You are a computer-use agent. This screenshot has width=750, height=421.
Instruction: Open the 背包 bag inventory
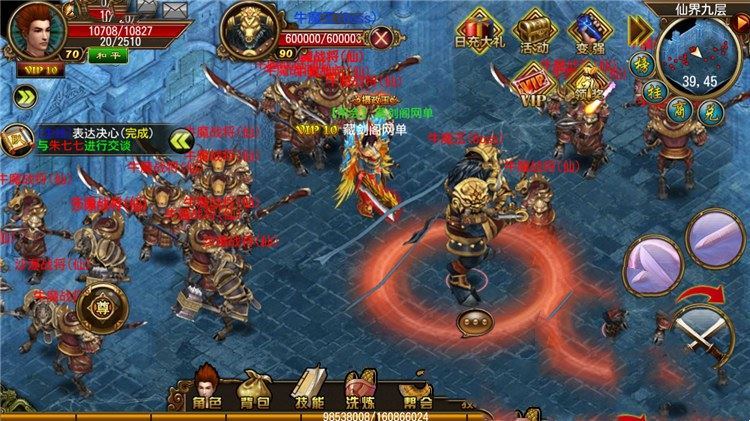[257, 390]
